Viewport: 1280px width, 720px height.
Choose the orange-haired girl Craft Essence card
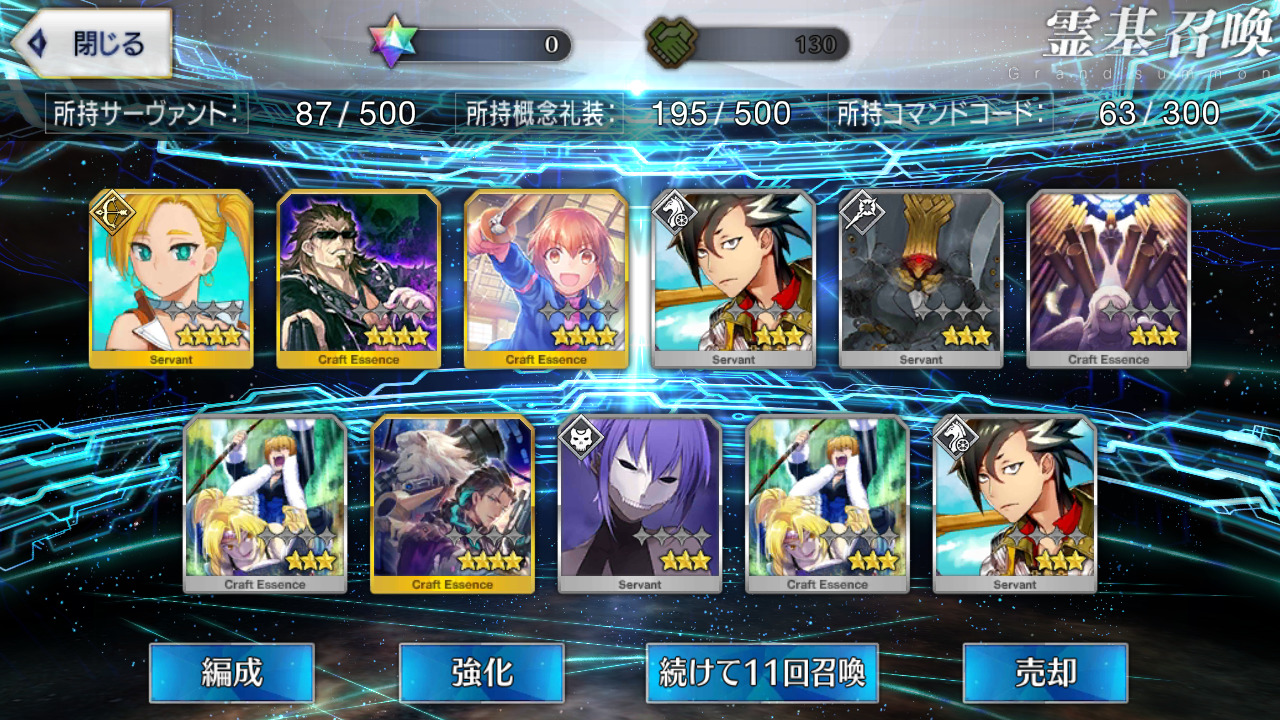click(x=546, y=278)
